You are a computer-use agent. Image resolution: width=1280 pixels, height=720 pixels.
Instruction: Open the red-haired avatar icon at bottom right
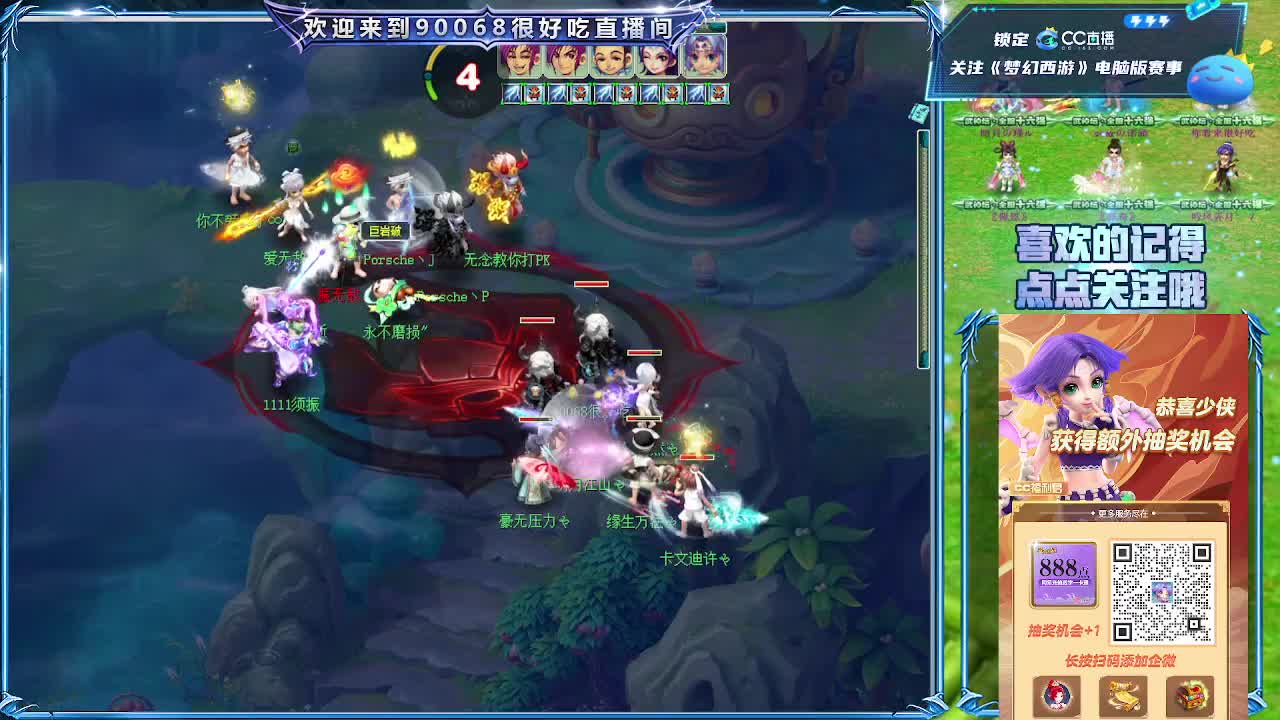pos(1056,695)
